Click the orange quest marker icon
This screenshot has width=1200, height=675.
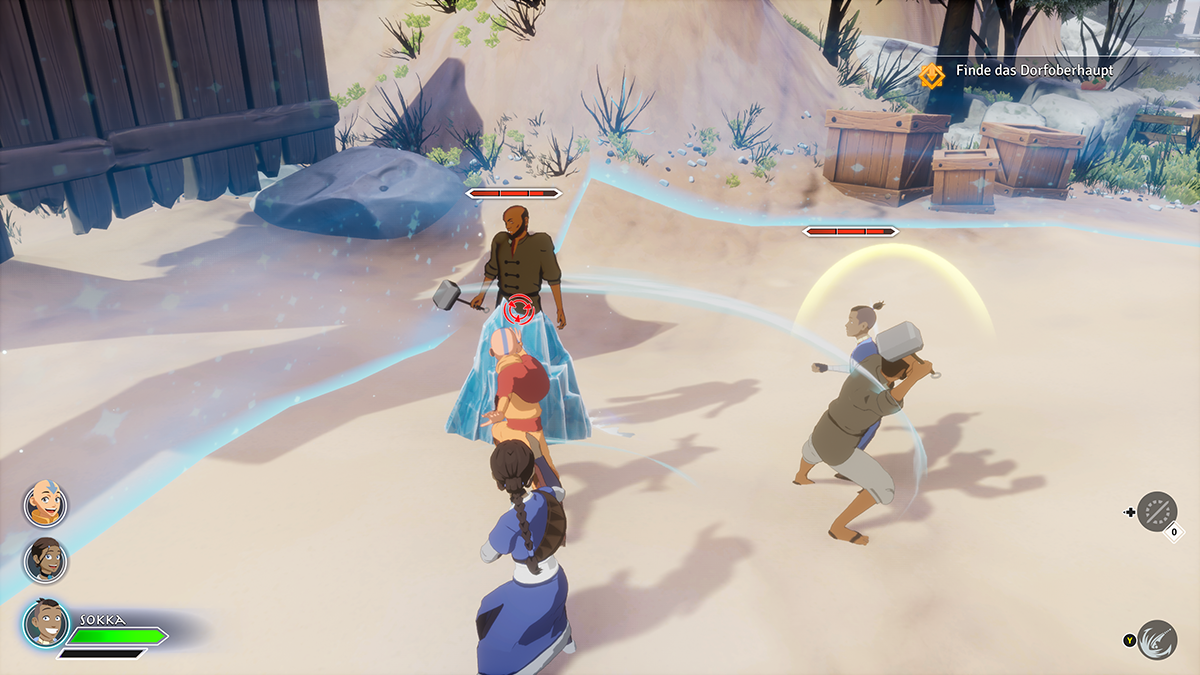tap(932, 74)
